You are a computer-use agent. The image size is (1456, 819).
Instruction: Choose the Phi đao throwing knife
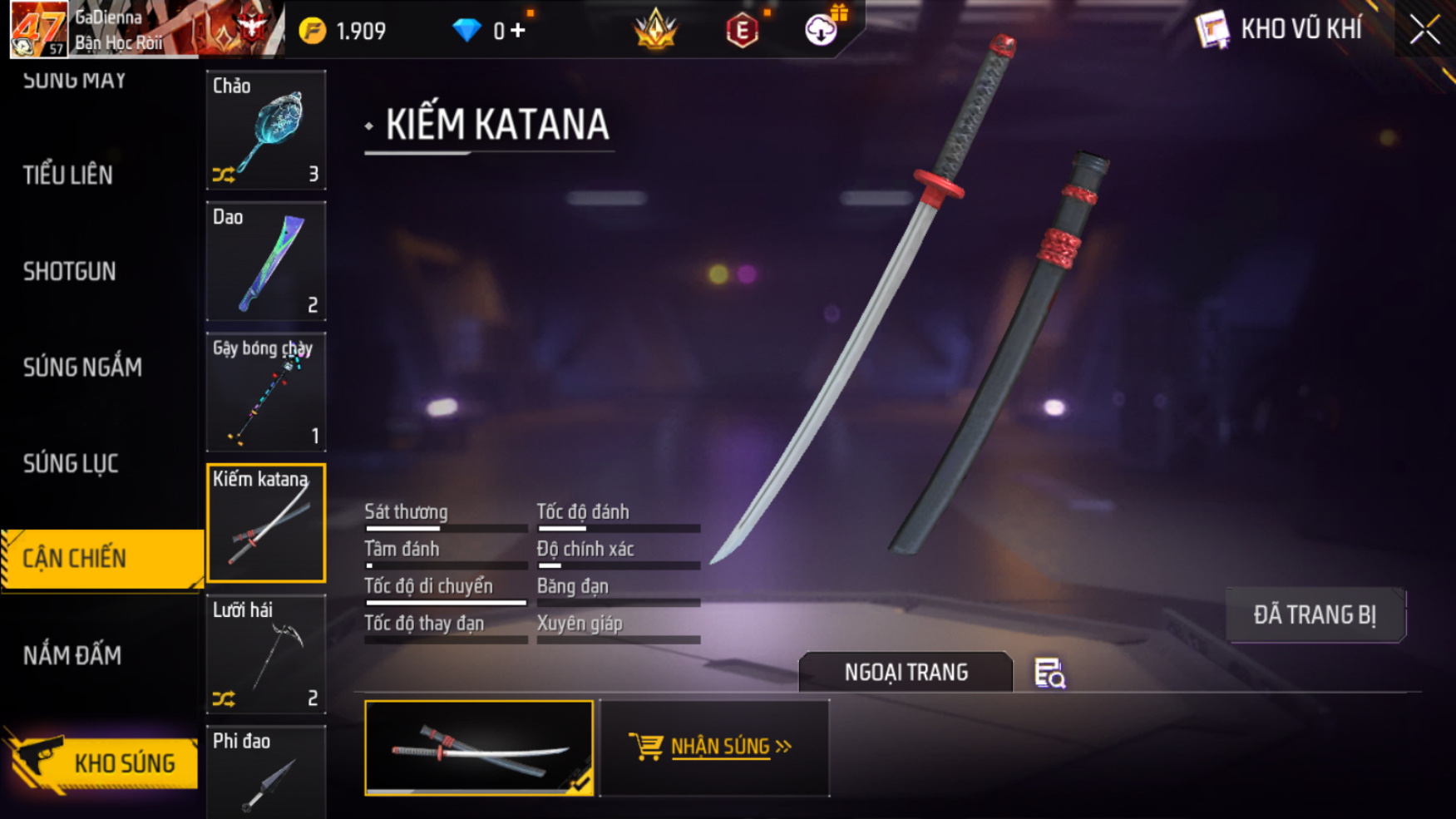pyautogui.click(x=266, y=773)
